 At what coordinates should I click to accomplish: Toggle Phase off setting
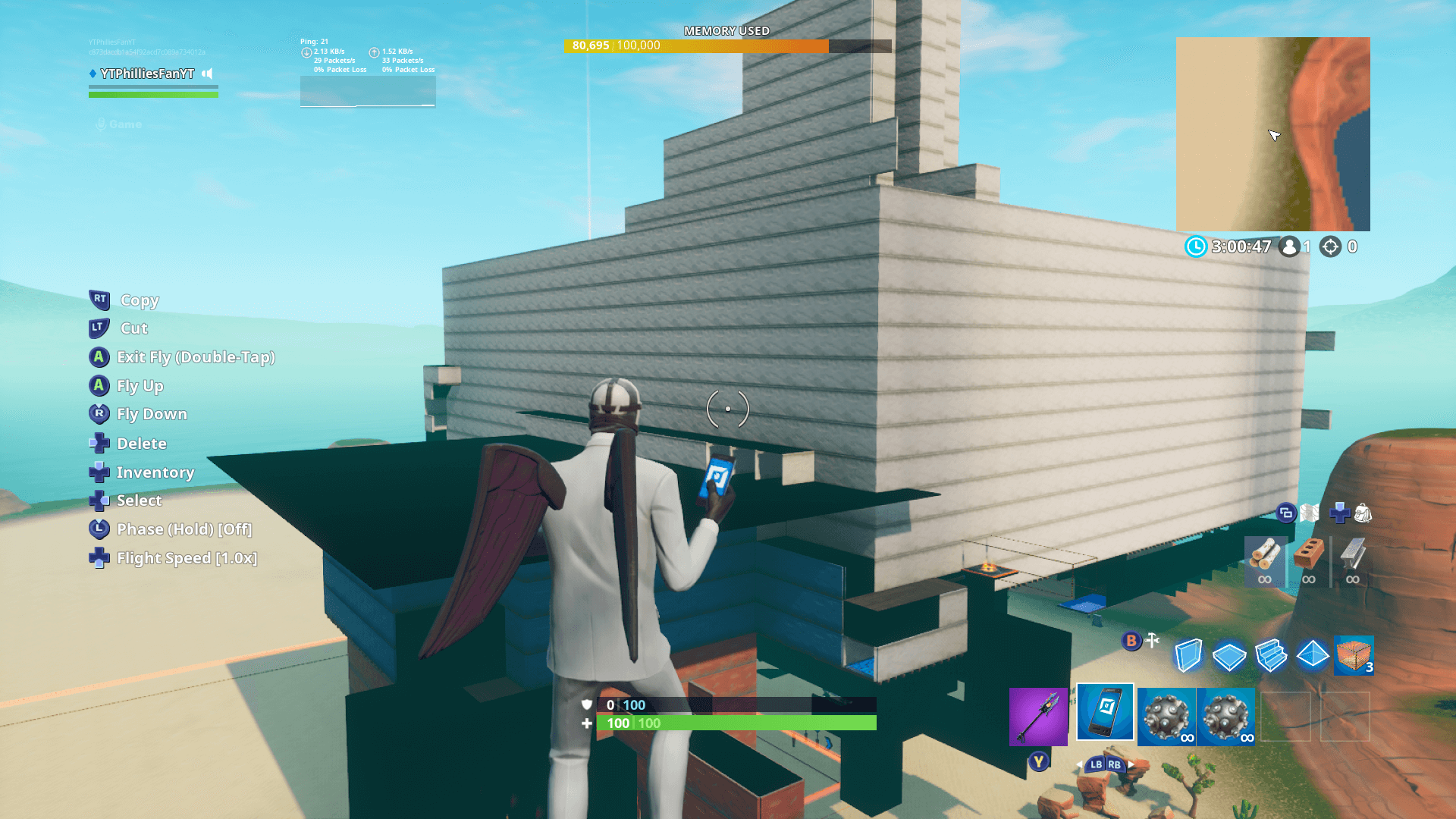[184, 529]
